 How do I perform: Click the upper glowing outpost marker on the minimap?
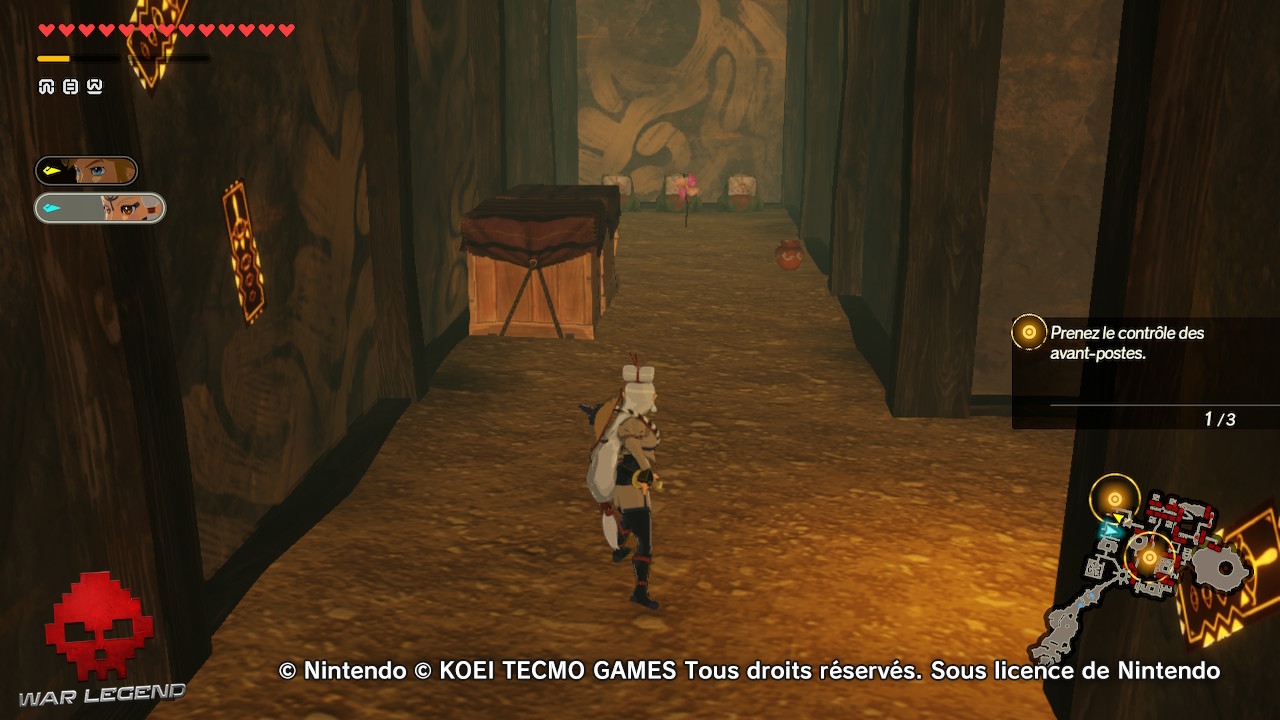coord(1114,496)
